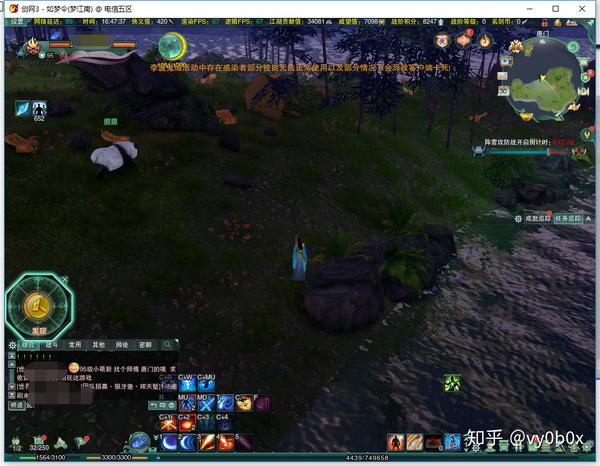Open the 设置 settings menu
The image size is (600, 466).
16,20
